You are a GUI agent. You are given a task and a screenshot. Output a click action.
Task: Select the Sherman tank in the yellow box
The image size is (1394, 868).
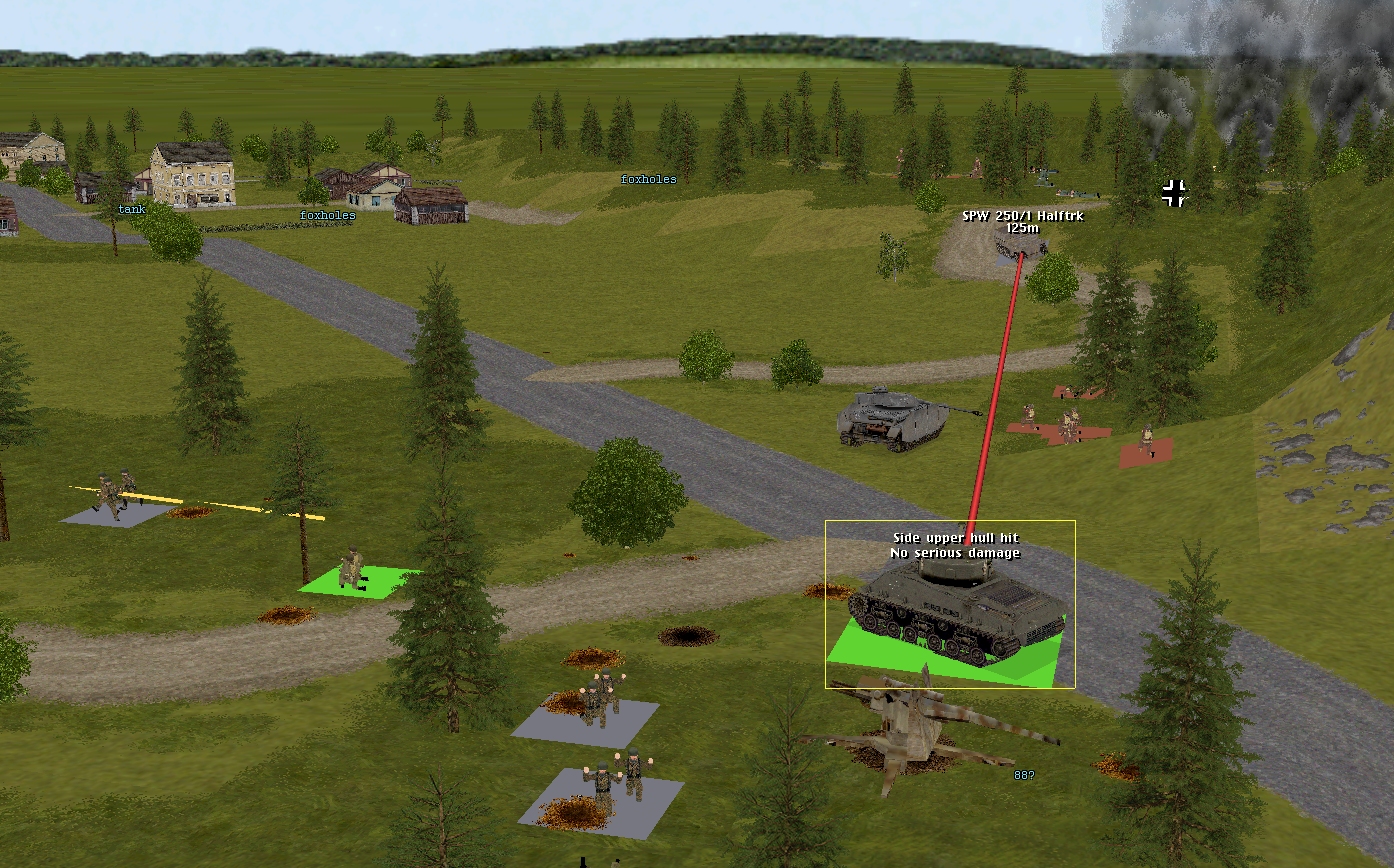pyautogui.click(x=955, y=605)
